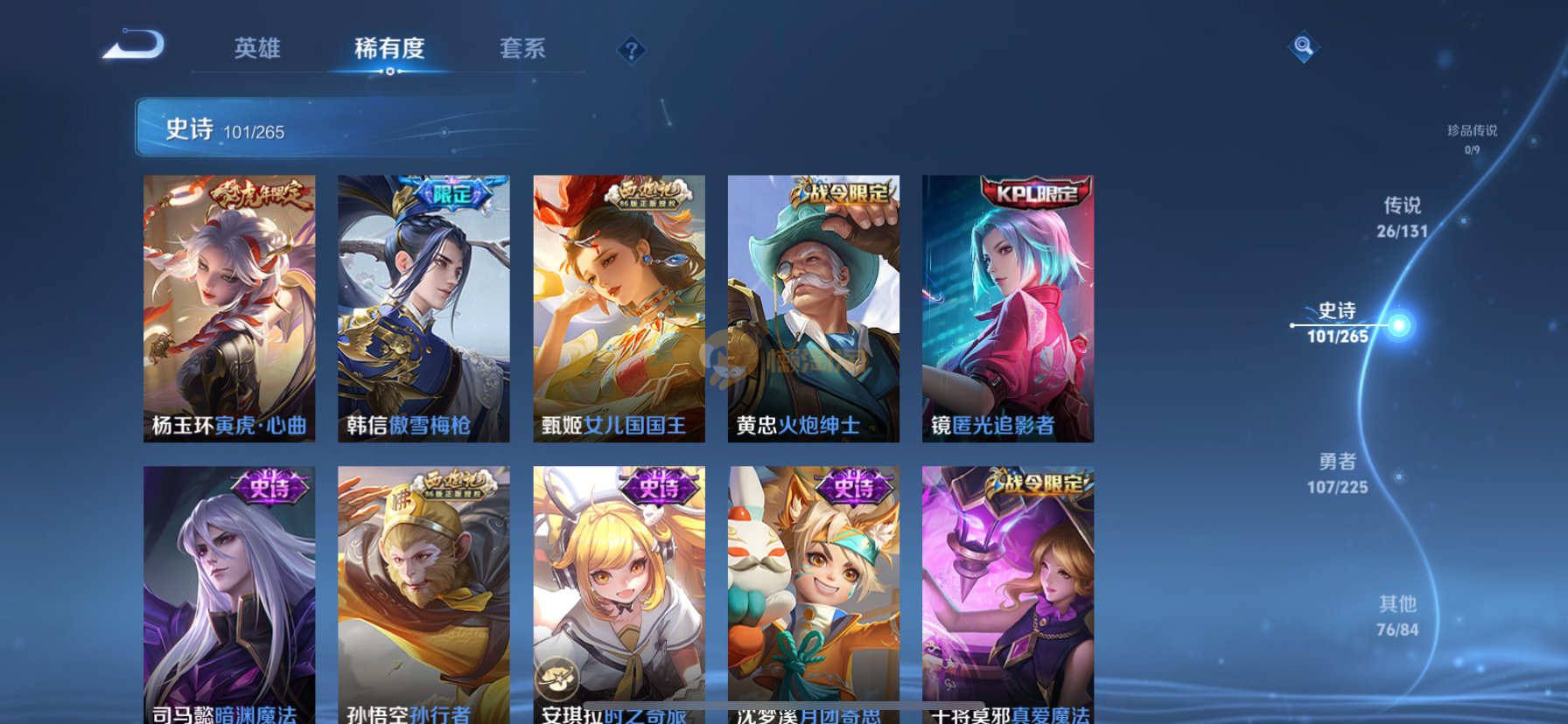
Task: Open 甄姬 女儿国国王 skin card
Action: [x=619, y=308]
